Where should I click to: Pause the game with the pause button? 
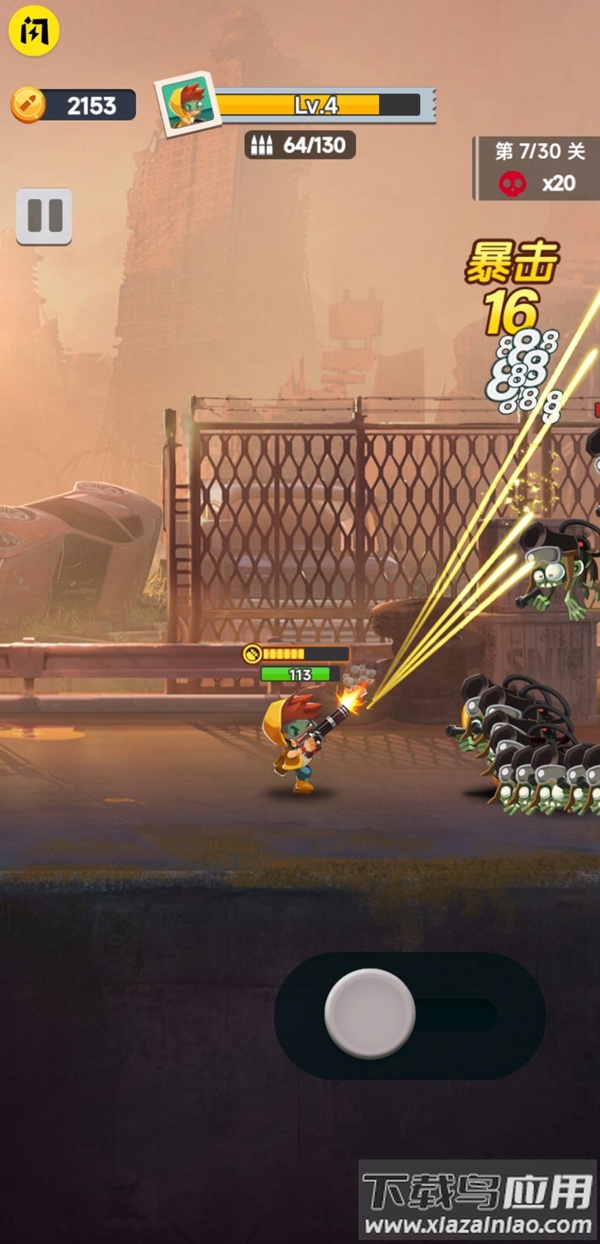tap(44, 216)
